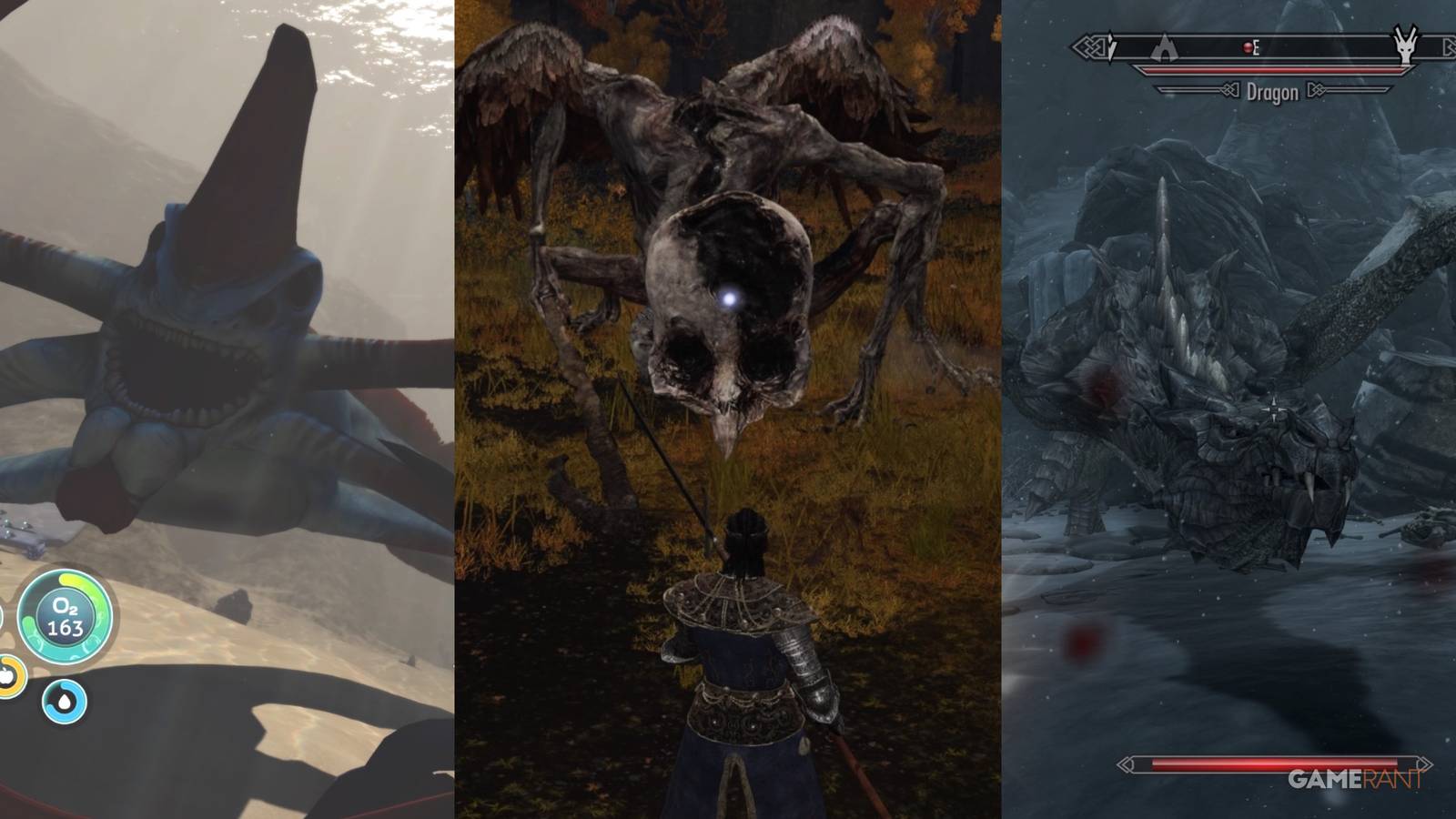Click the E direction letter on the compass
This screenshot has width=1456, height=819.
pos(1257,47)
